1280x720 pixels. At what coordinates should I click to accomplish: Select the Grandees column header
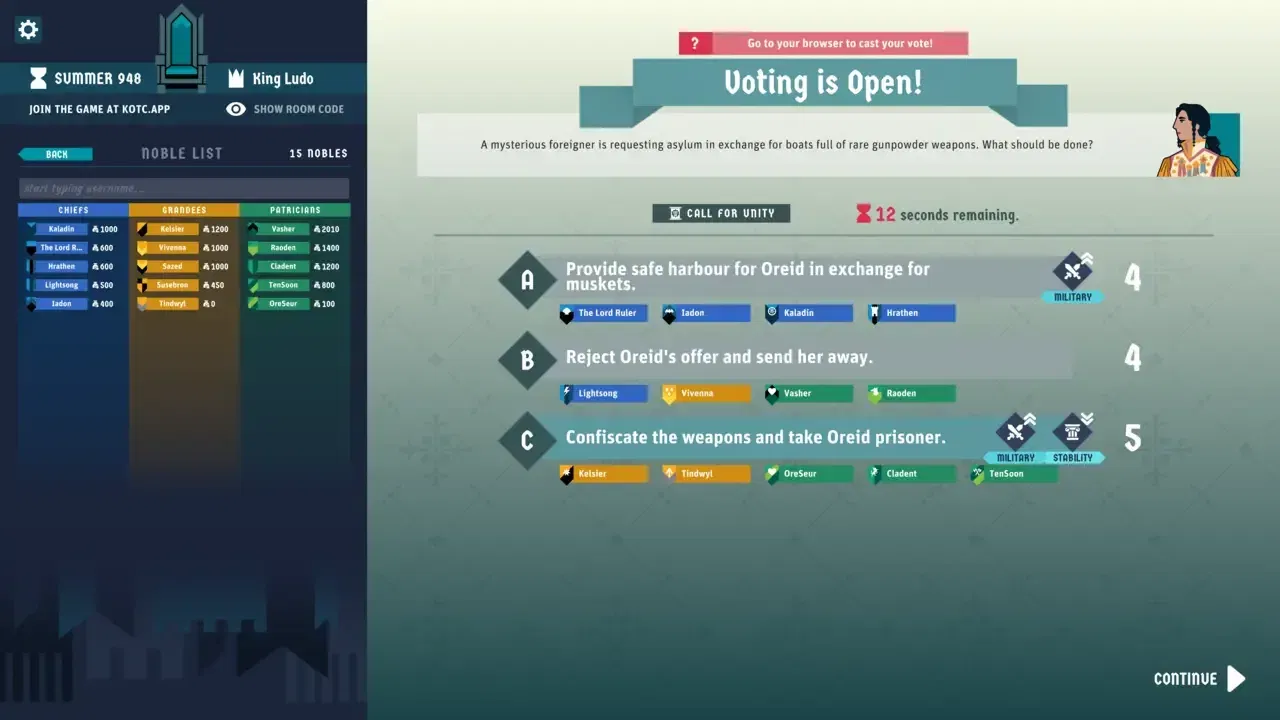182,210
